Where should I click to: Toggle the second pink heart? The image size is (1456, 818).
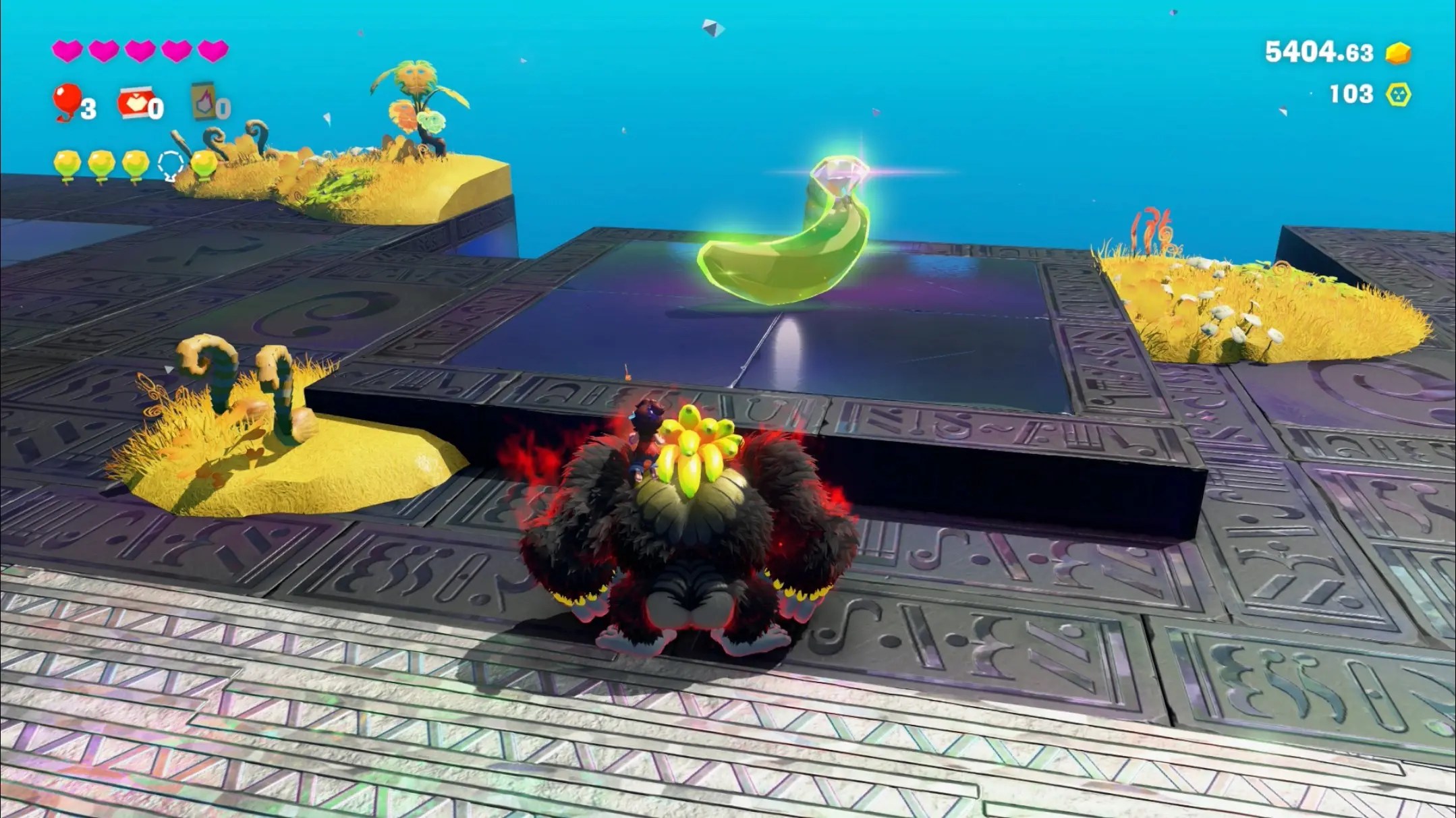[103, 49]
